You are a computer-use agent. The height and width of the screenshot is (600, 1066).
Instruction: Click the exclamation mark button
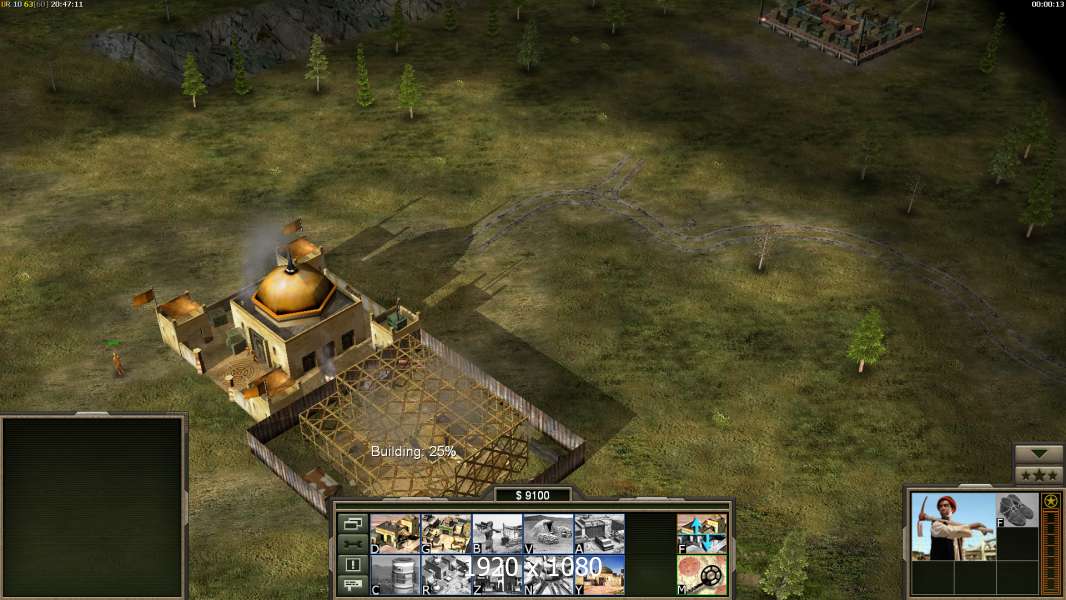coord(352,565)
